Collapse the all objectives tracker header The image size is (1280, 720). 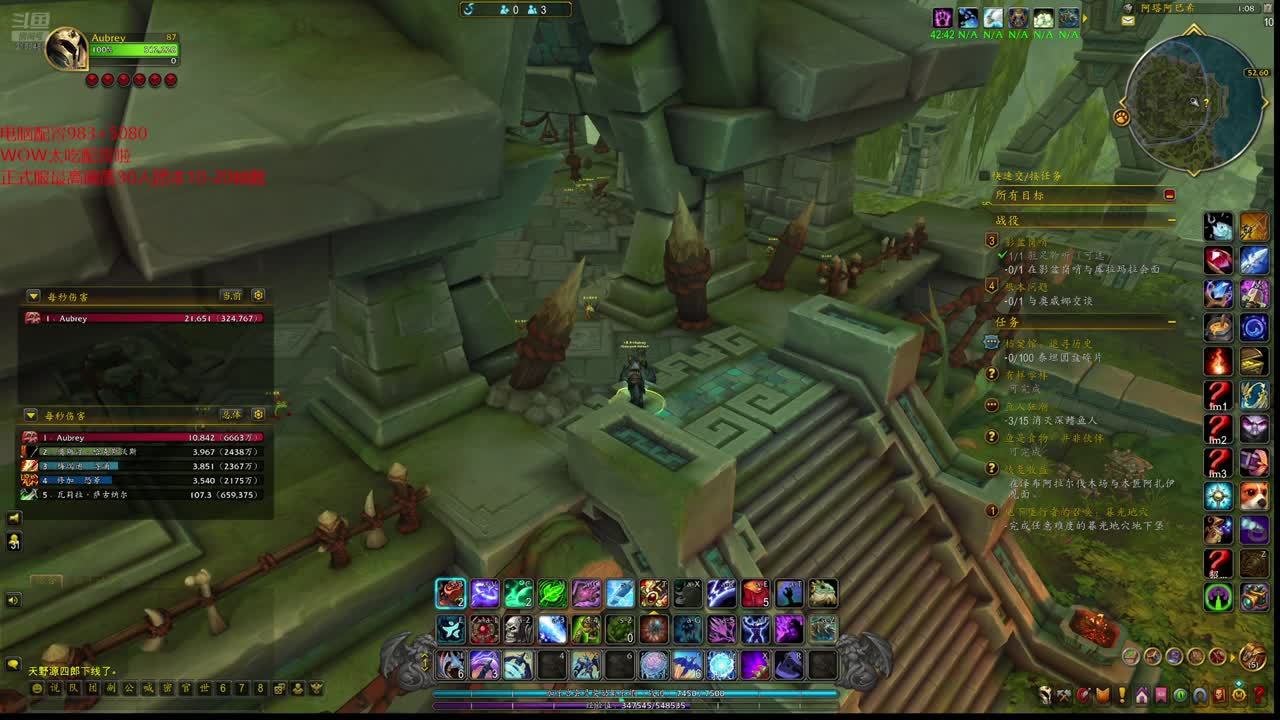coord(1169,195)
